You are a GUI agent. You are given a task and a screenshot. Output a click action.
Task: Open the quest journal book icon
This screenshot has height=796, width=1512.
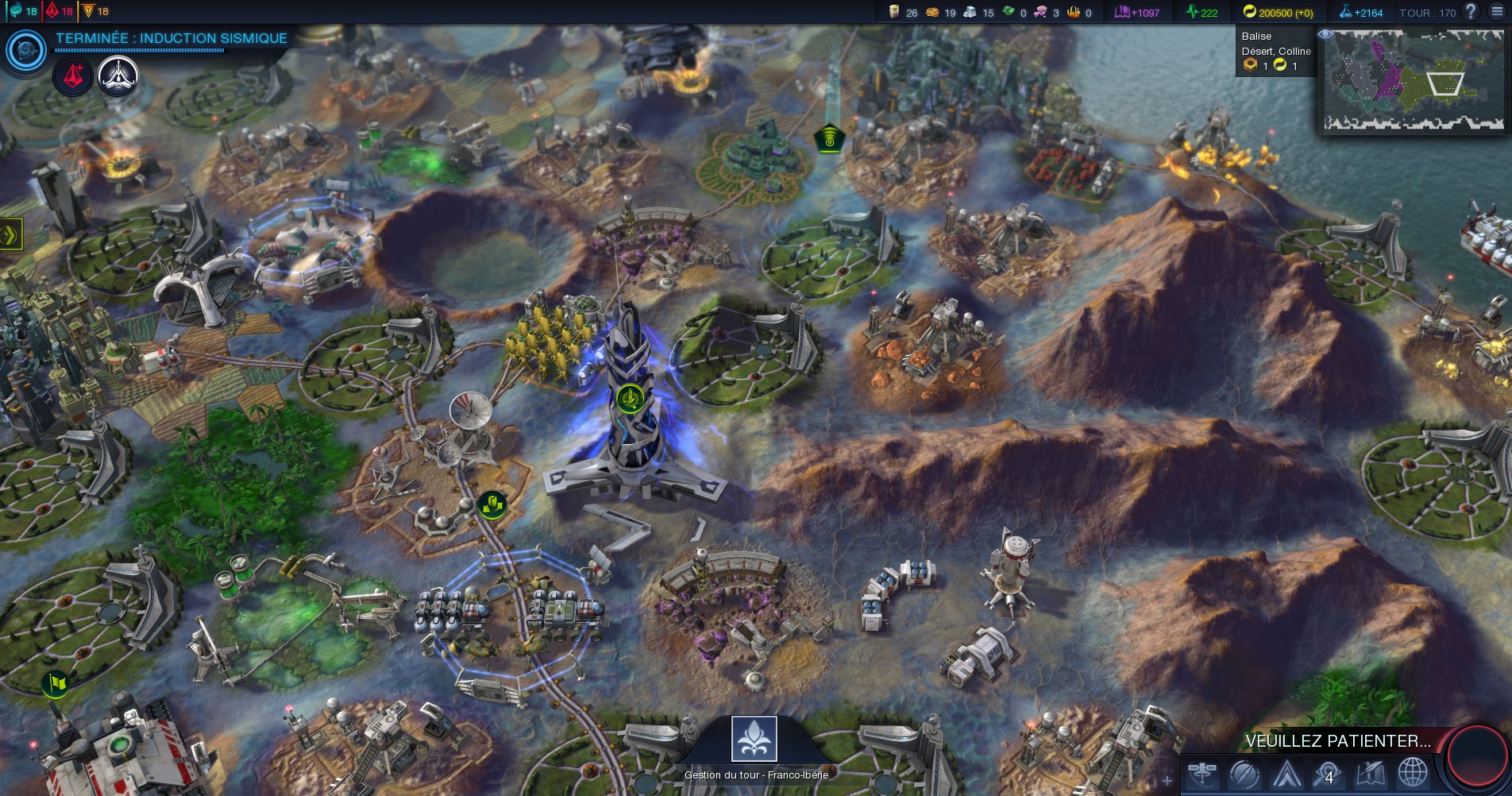tap(1371, 773)
